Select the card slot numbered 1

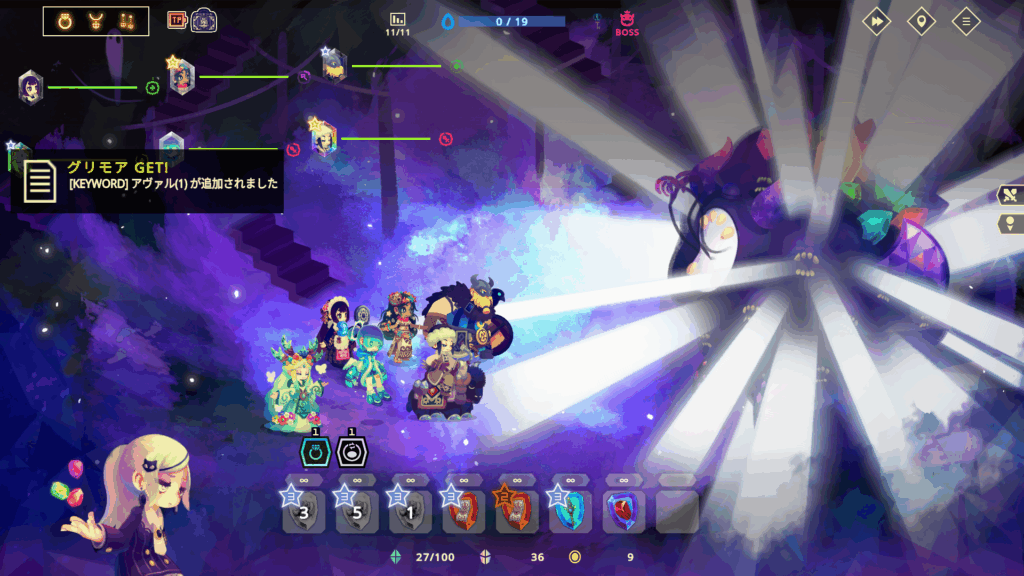pyautogui.click(x=410, y=511)
